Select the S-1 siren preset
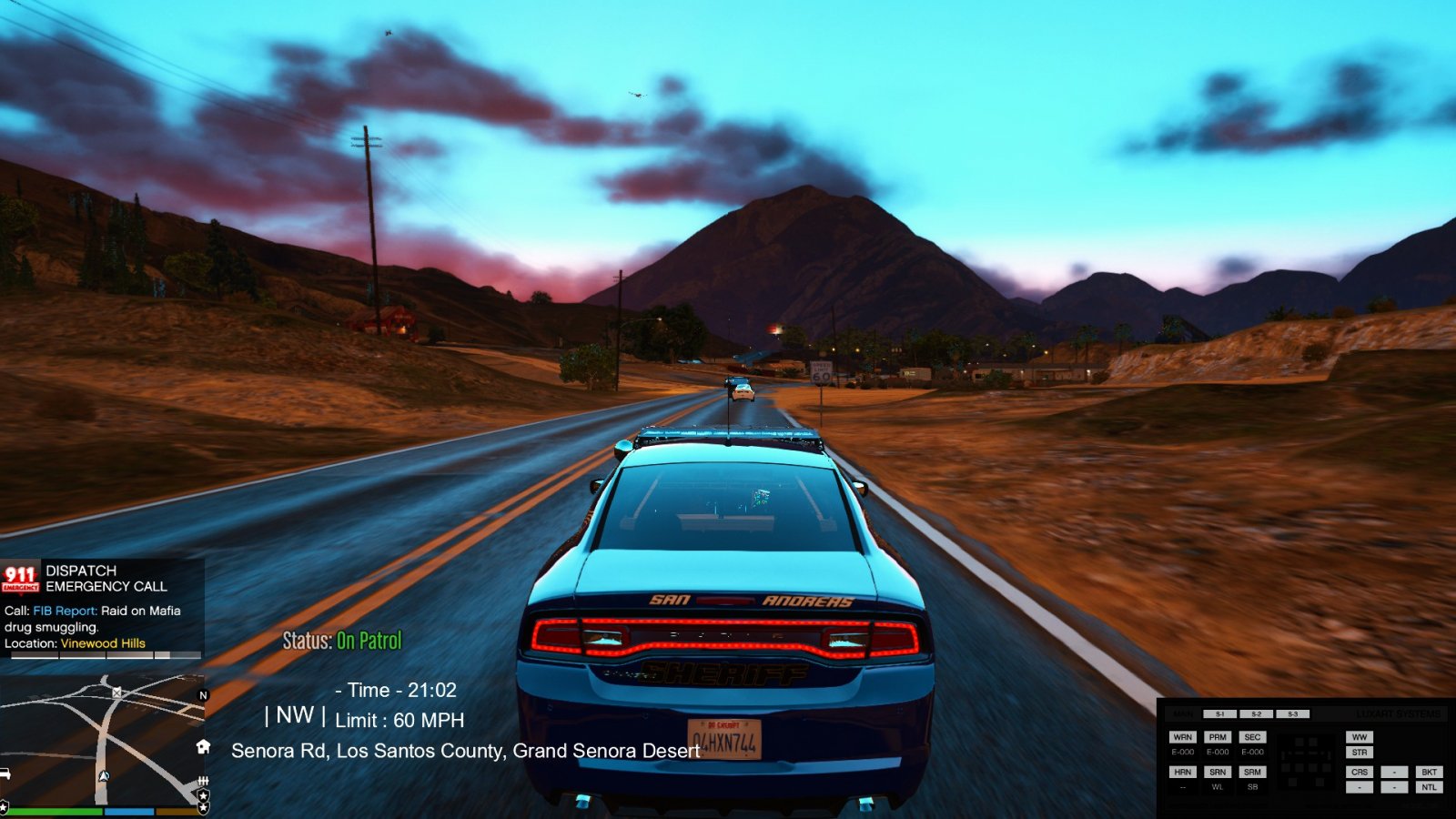This screenshot has width=1456, height=819. [x=1219, y=714]
